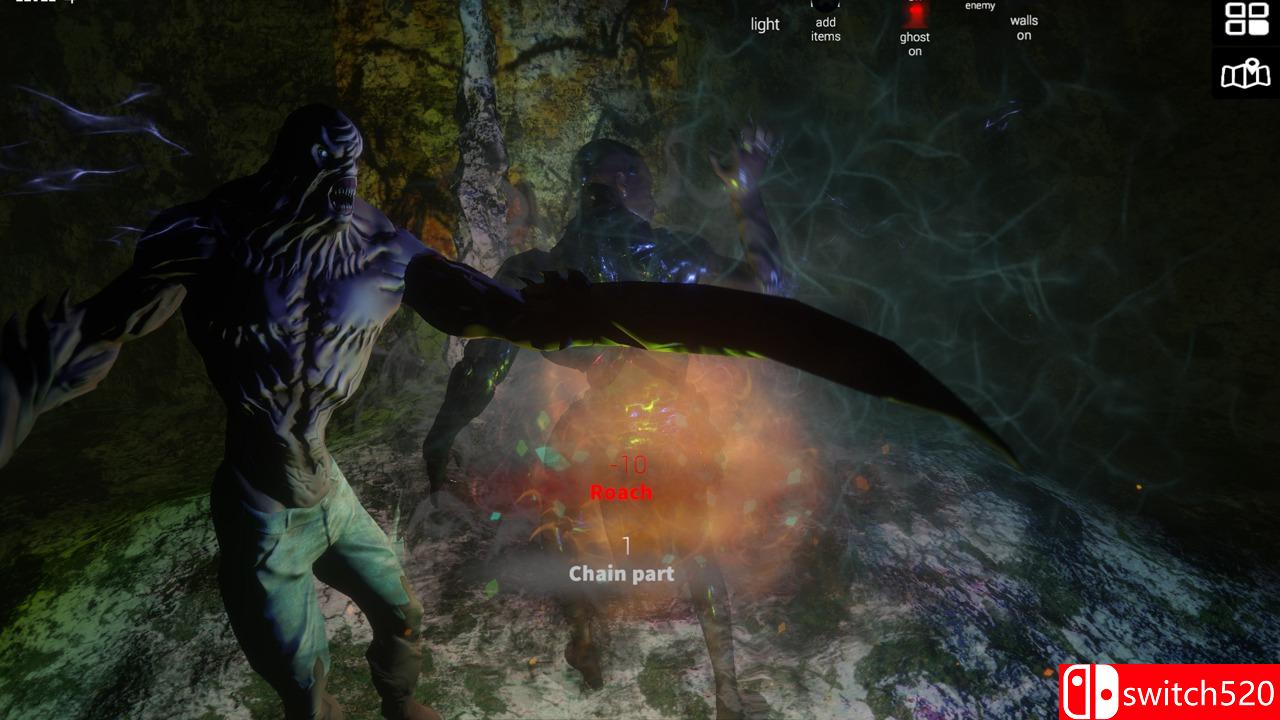
Task: Click the 'Chain part' pickup notification
Action: coord(620,574)
